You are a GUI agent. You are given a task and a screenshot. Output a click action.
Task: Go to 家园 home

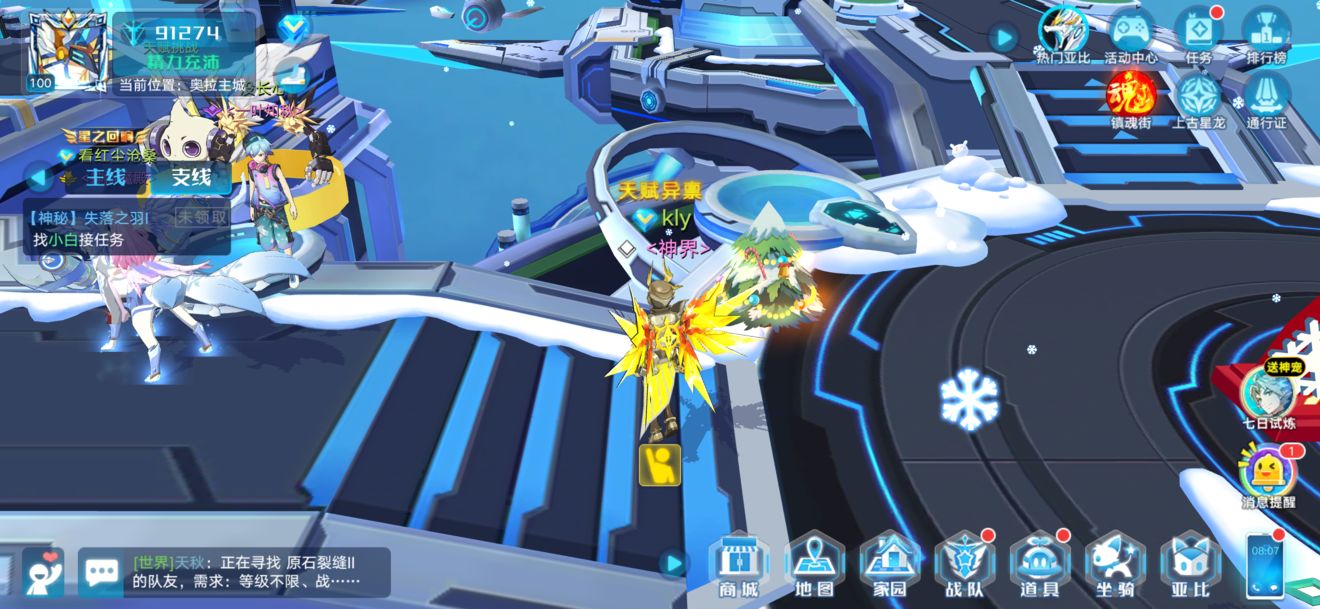coord(889,565)
